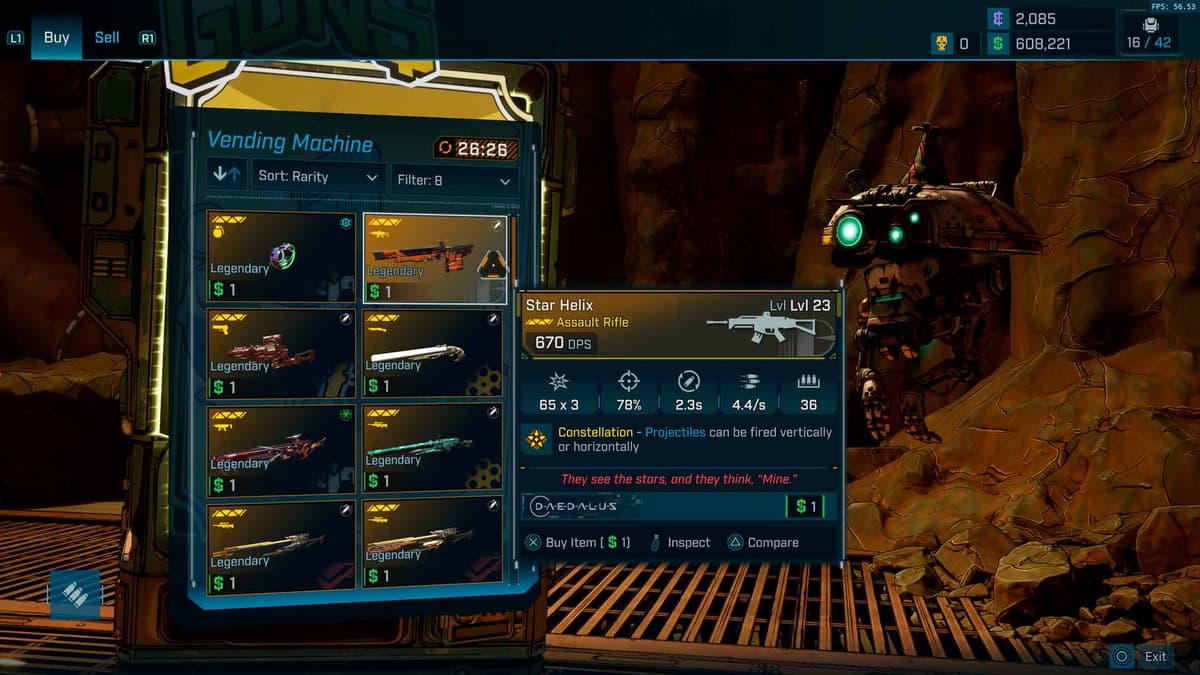Viewport: 1200px width, 675px height.
Task: Select the teal legendary sniper rifle
Action: click(x=431, y=449)
